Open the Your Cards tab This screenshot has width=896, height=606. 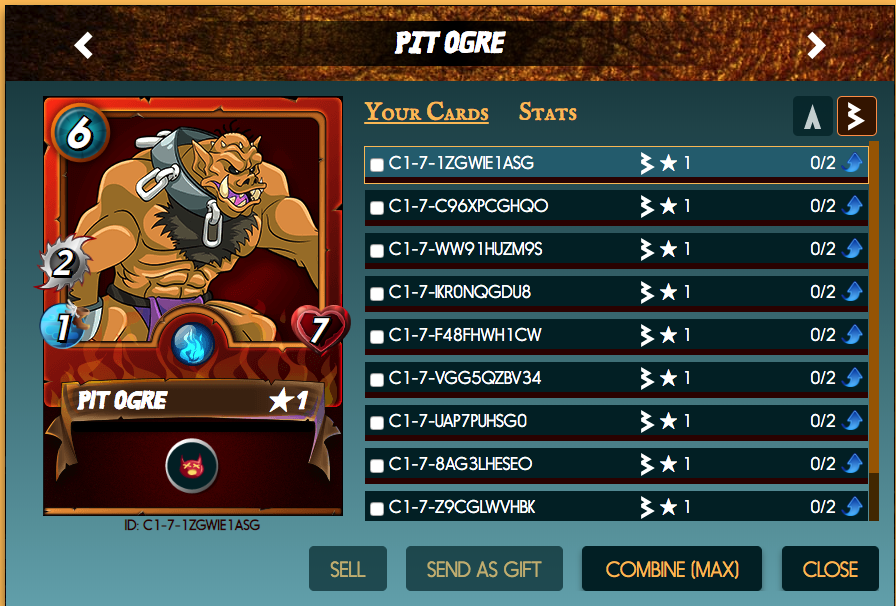point(426,112)
